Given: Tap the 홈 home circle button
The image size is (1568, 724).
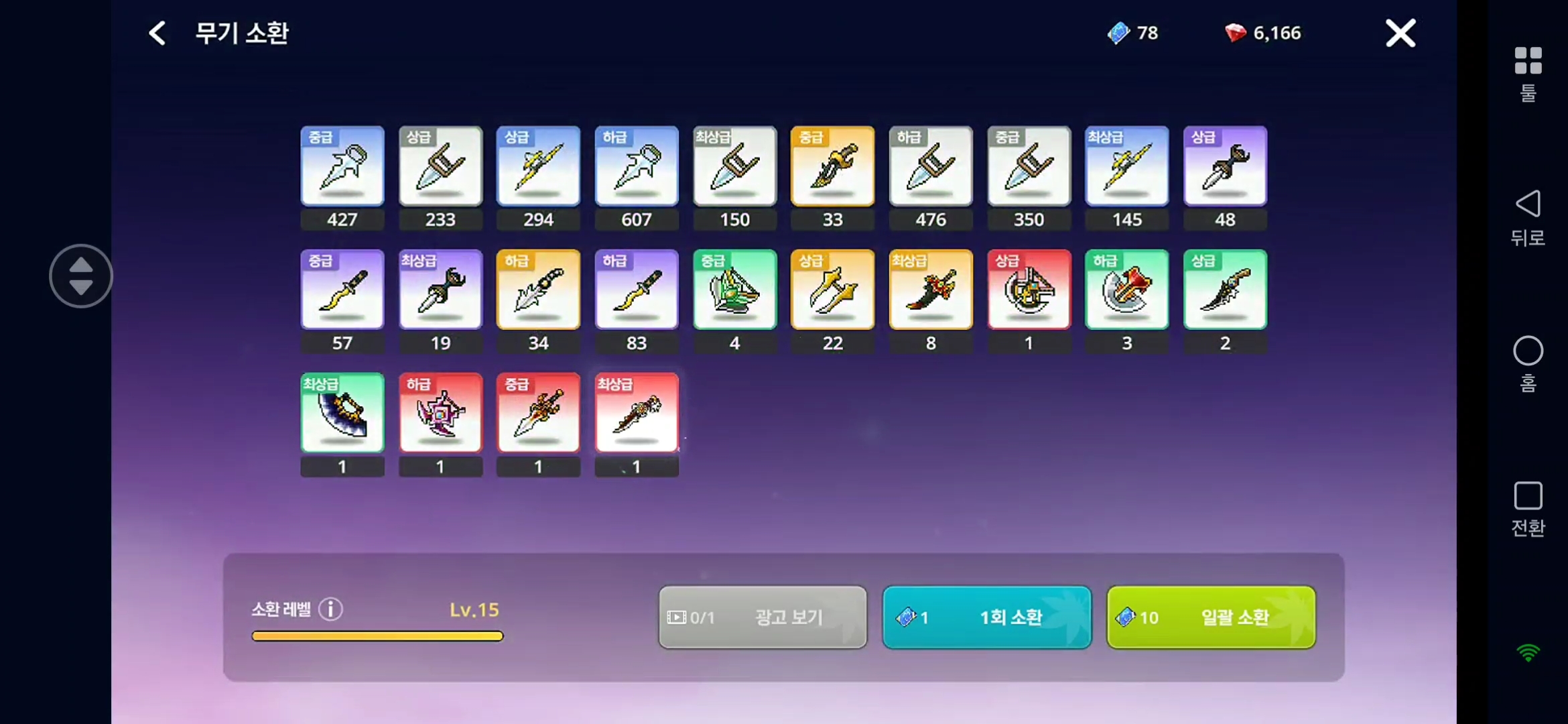Looking at the screenshot, I should pyautogui.click(x=1528, y=363).
